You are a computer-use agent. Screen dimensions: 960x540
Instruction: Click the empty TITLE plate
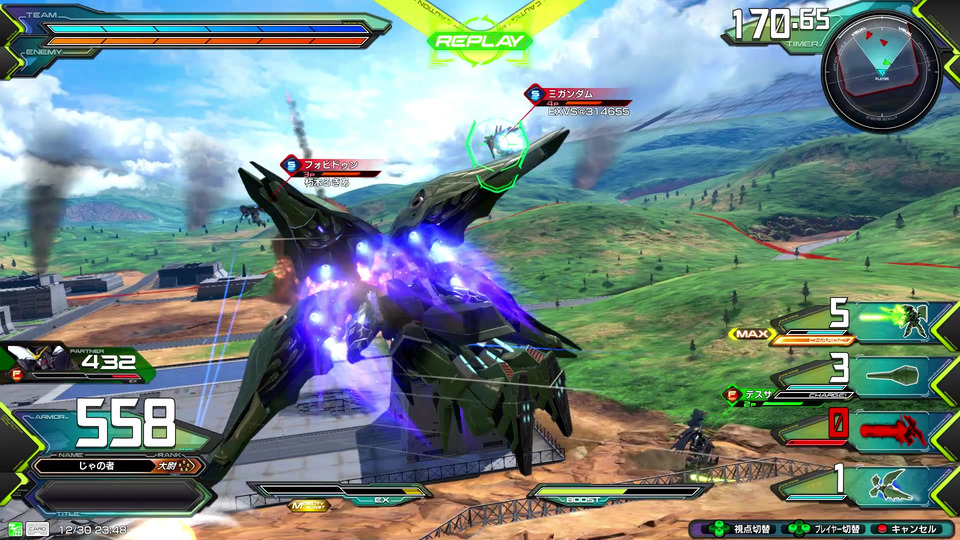118,496
